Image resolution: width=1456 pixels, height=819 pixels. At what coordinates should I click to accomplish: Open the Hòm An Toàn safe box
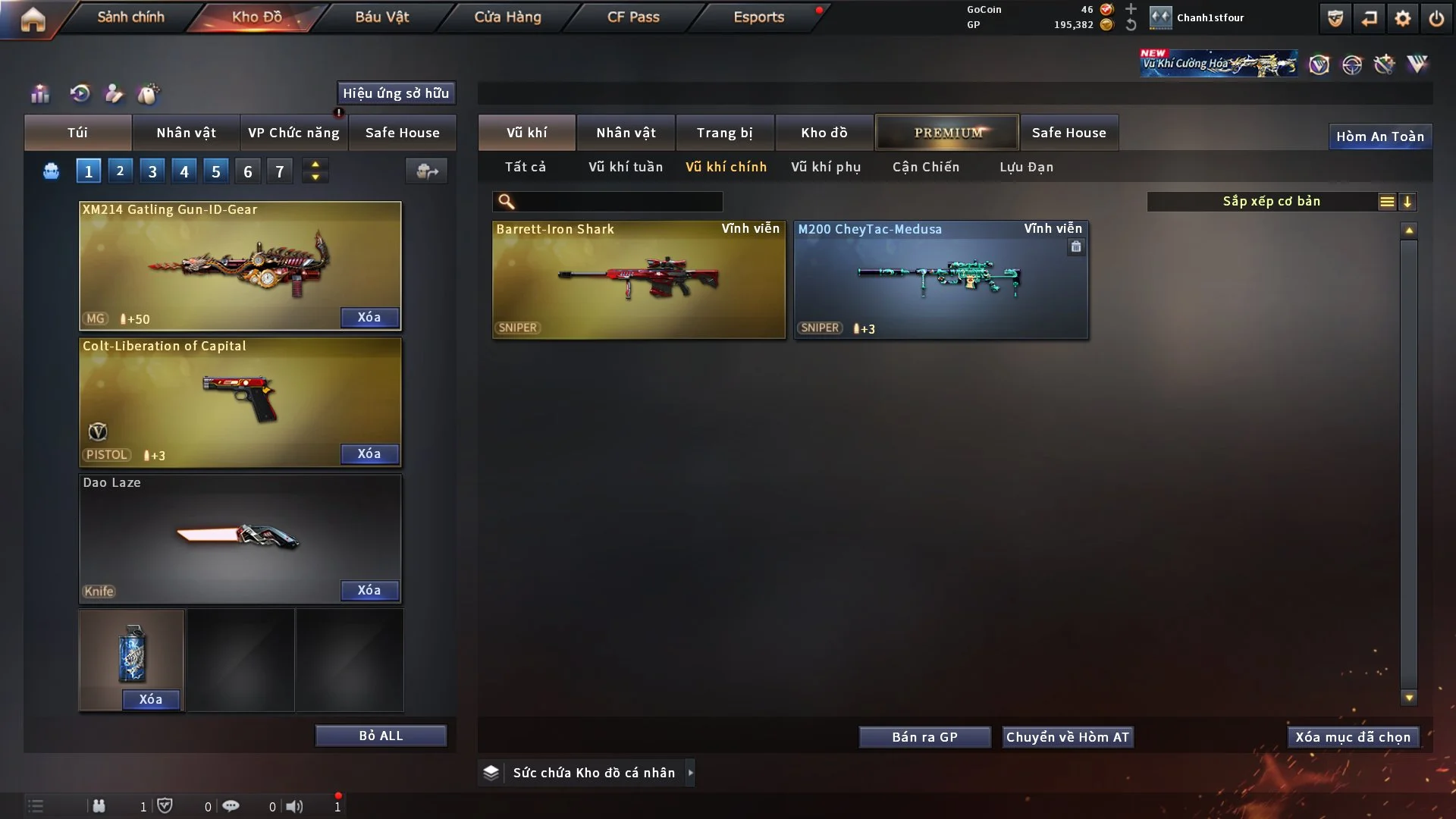click(x=1379, y=136)
